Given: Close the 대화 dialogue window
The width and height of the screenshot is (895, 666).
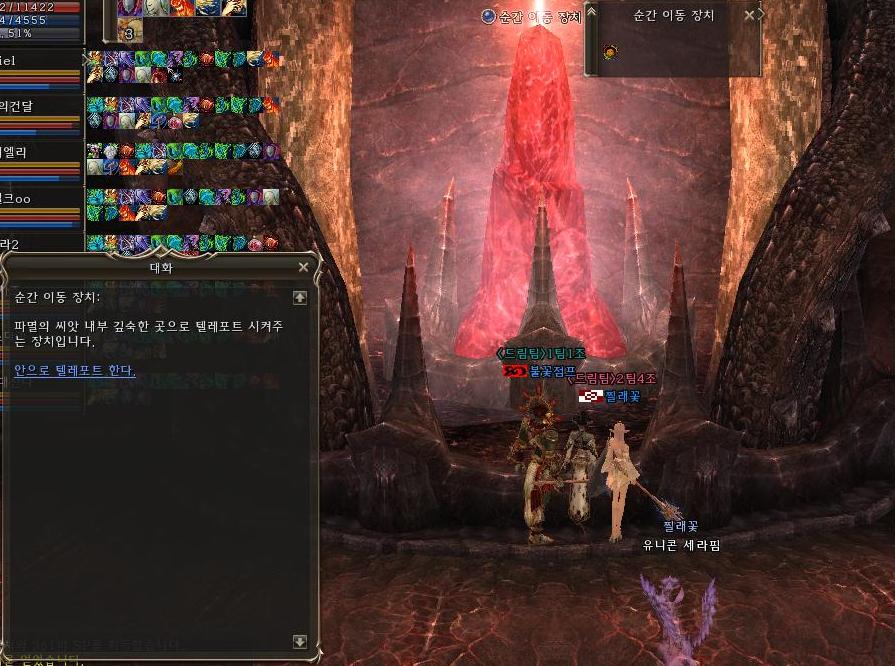Looking at the screenshot, I should tap(303, 267).
